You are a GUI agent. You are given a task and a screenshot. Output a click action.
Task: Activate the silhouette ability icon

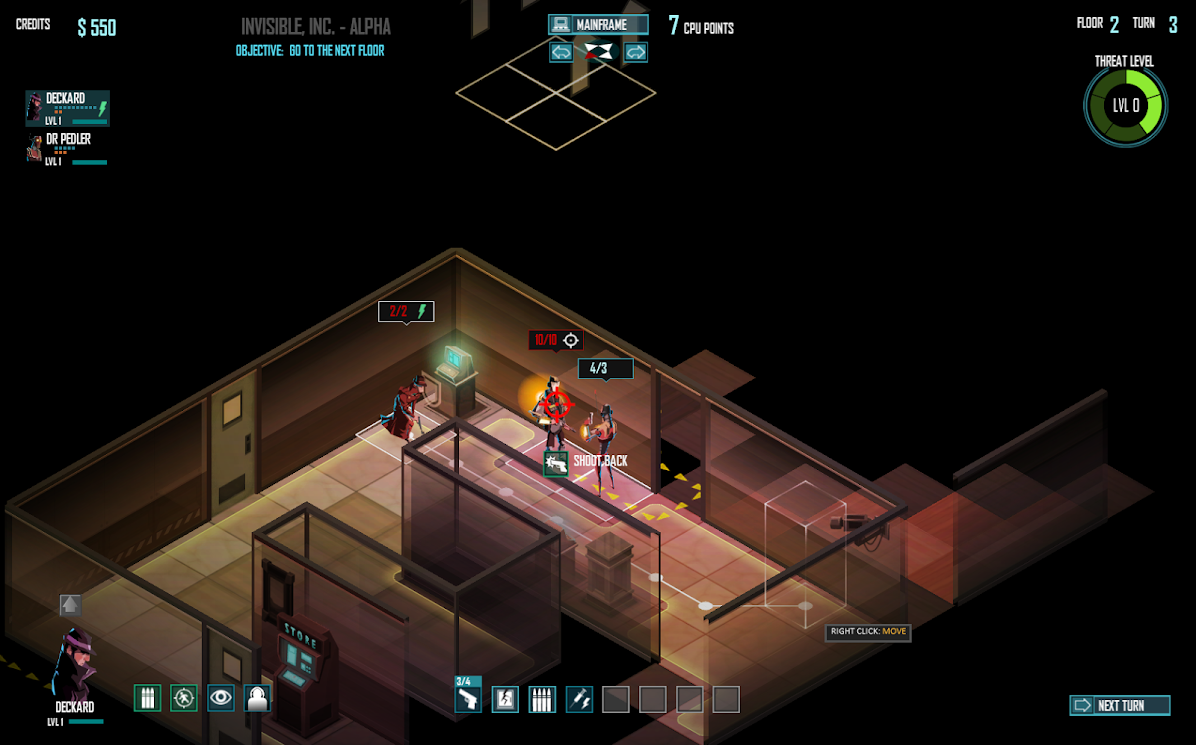[x=258, y=697]
